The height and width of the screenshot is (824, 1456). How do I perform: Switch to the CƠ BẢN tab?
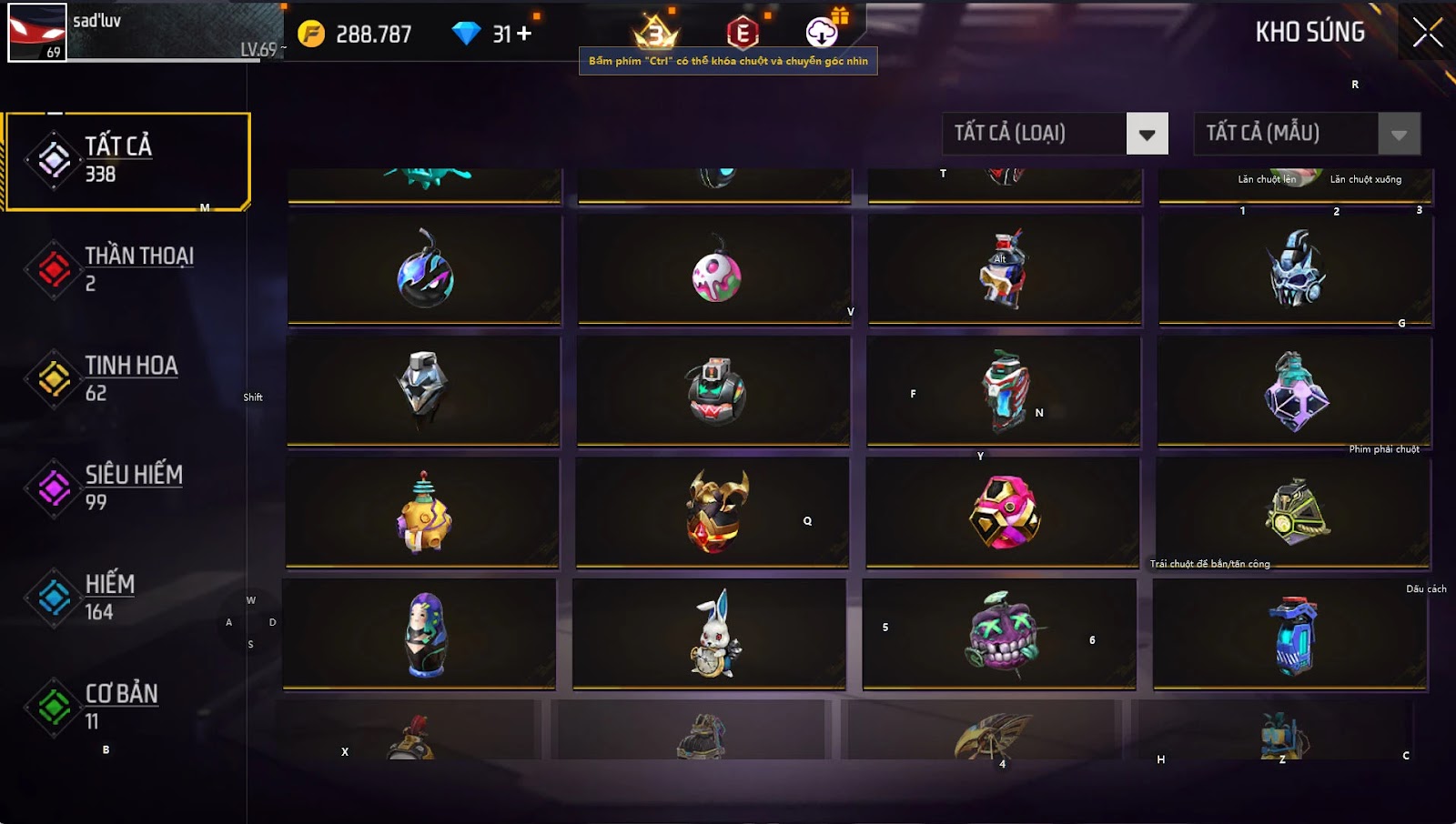coord(127,707)
